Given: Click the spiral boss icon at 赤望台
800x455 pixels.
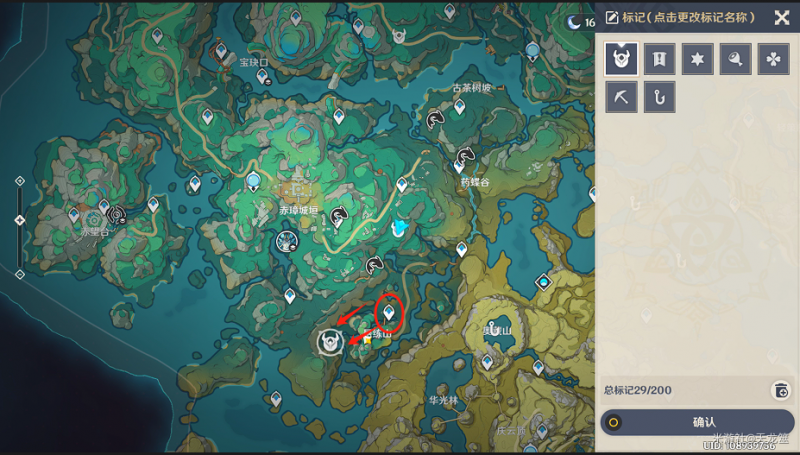Looking at the screenshot, I should [116, 213].
